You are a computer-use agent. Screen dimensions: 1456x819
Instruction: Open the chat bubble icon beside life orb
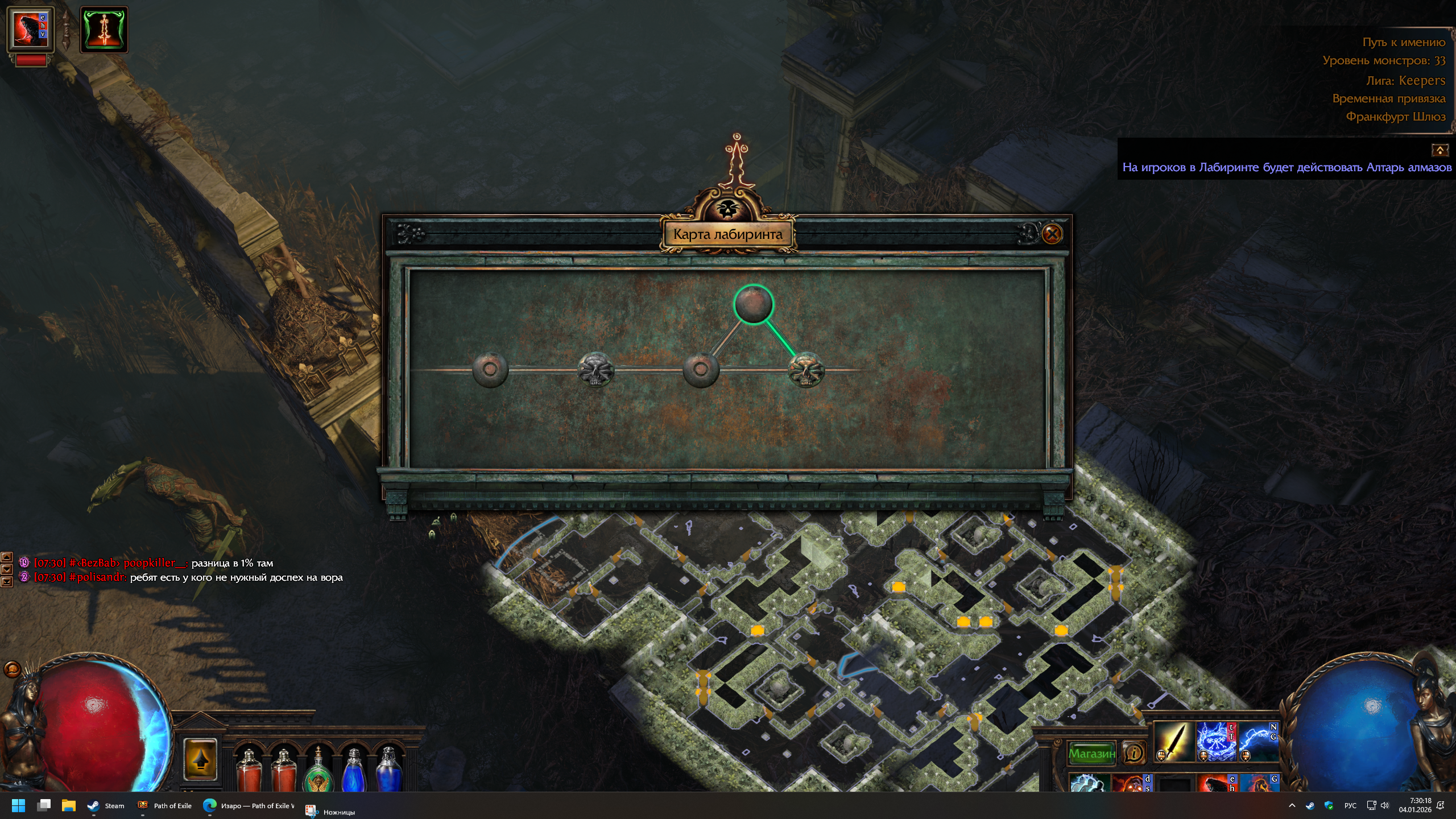coord(12,669)
